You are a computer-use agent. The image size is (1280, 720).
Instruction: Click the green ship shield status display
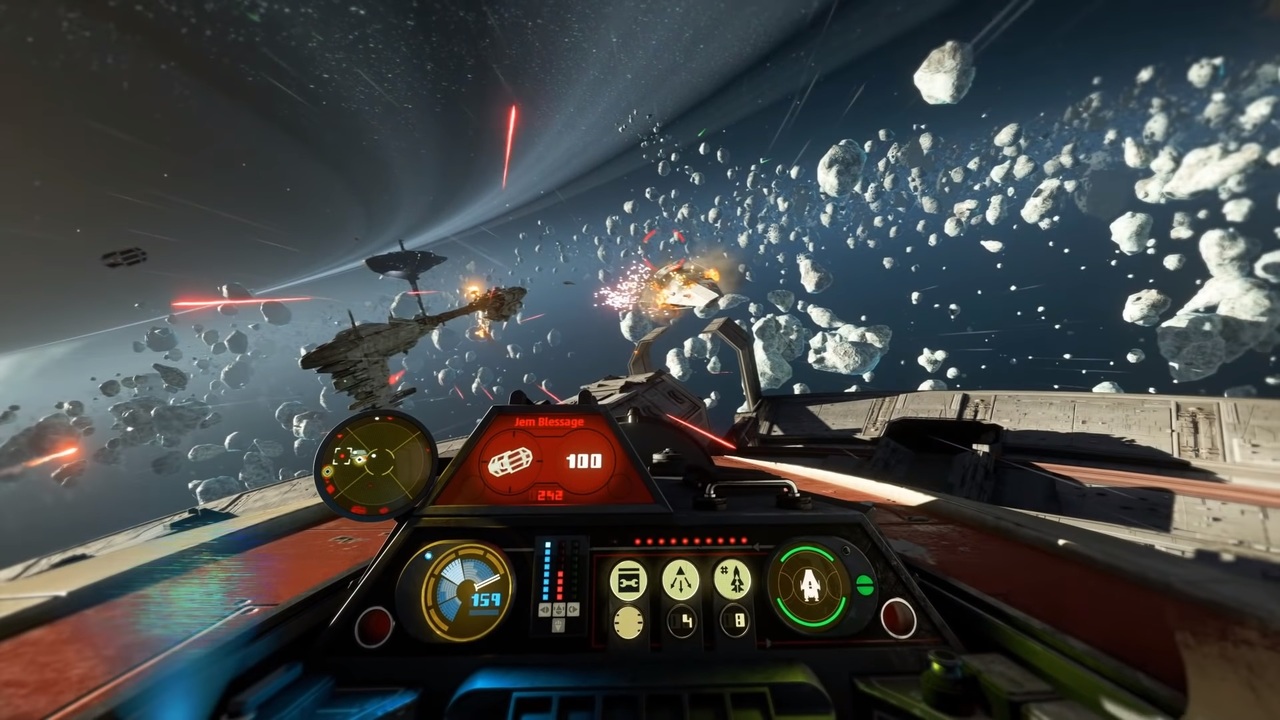[x=808, y=585]
